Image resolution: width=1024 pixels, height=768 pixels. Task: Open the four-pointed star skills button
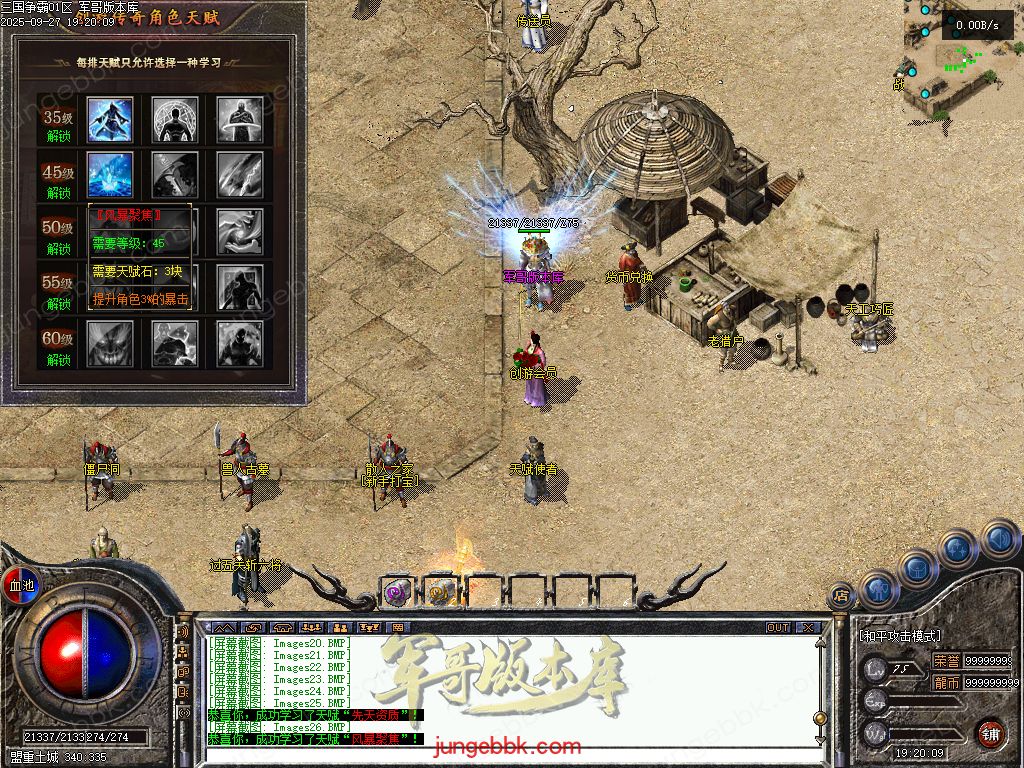pos(957,549)
